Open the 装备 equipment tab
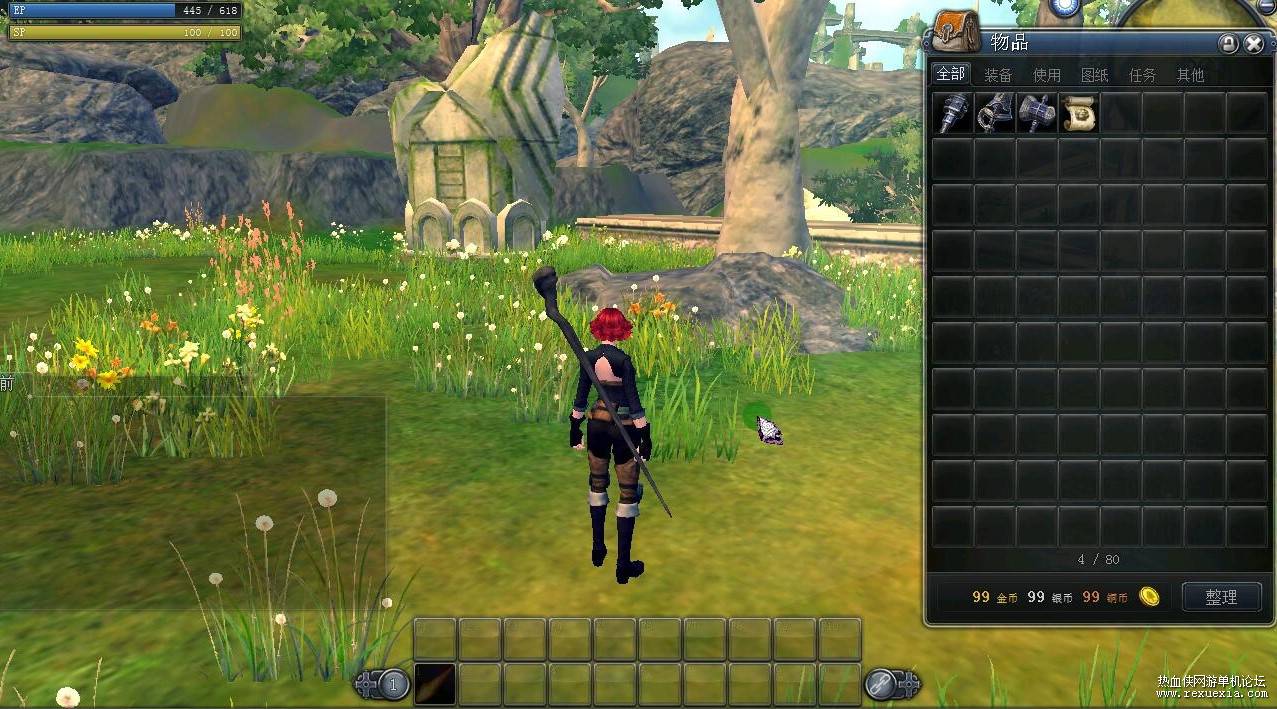The height and width of the screenshot is (709, 1277). pyautogui.click(x=998, y=75)
